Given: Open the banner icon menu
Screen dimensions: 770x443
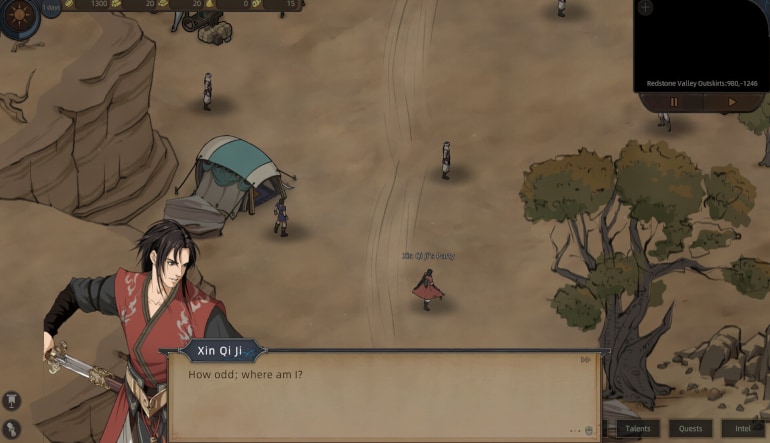Looking at the screenshot, I should 13,400.
